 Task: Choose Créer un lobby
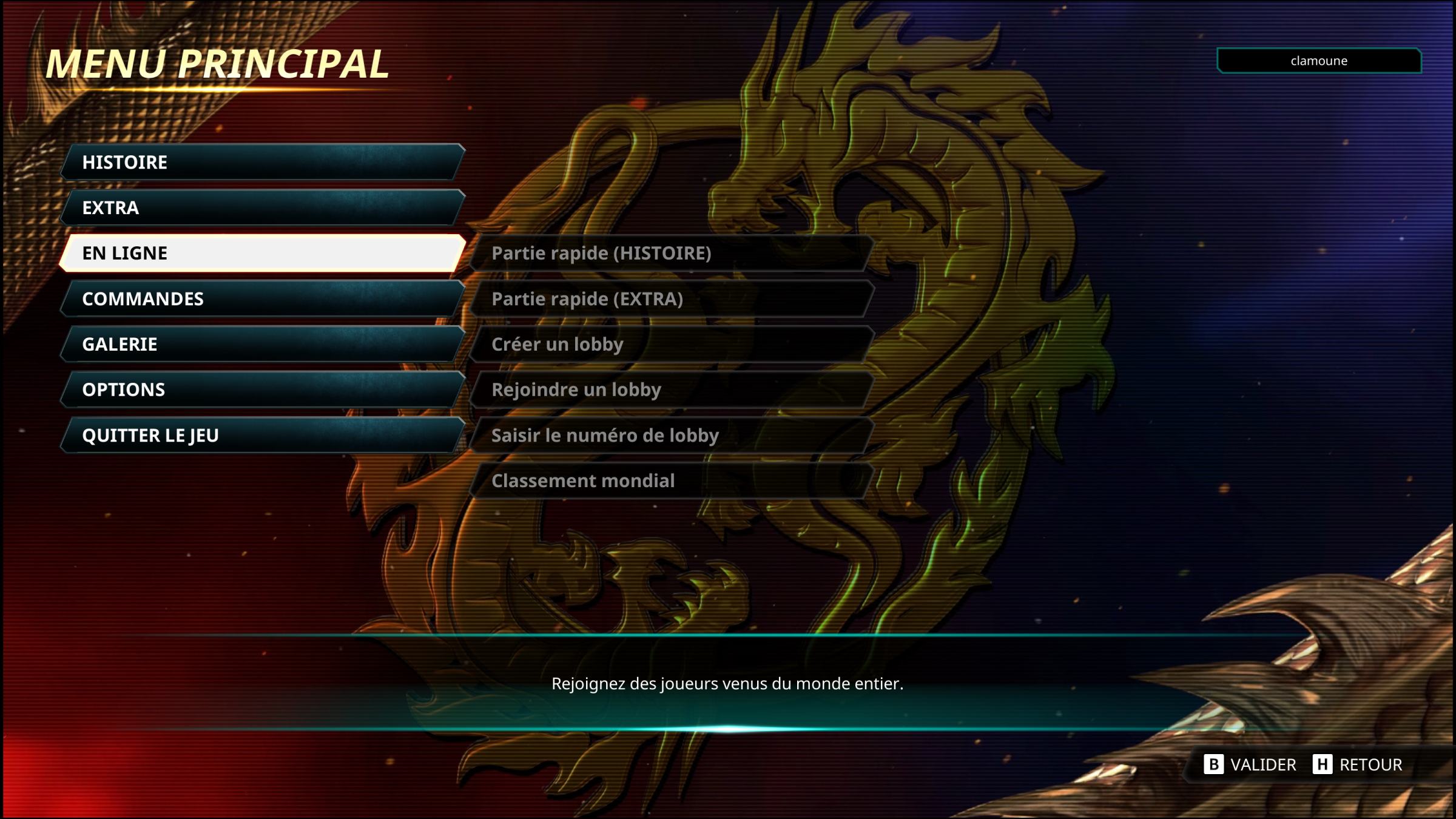click(x=671, y=344)
